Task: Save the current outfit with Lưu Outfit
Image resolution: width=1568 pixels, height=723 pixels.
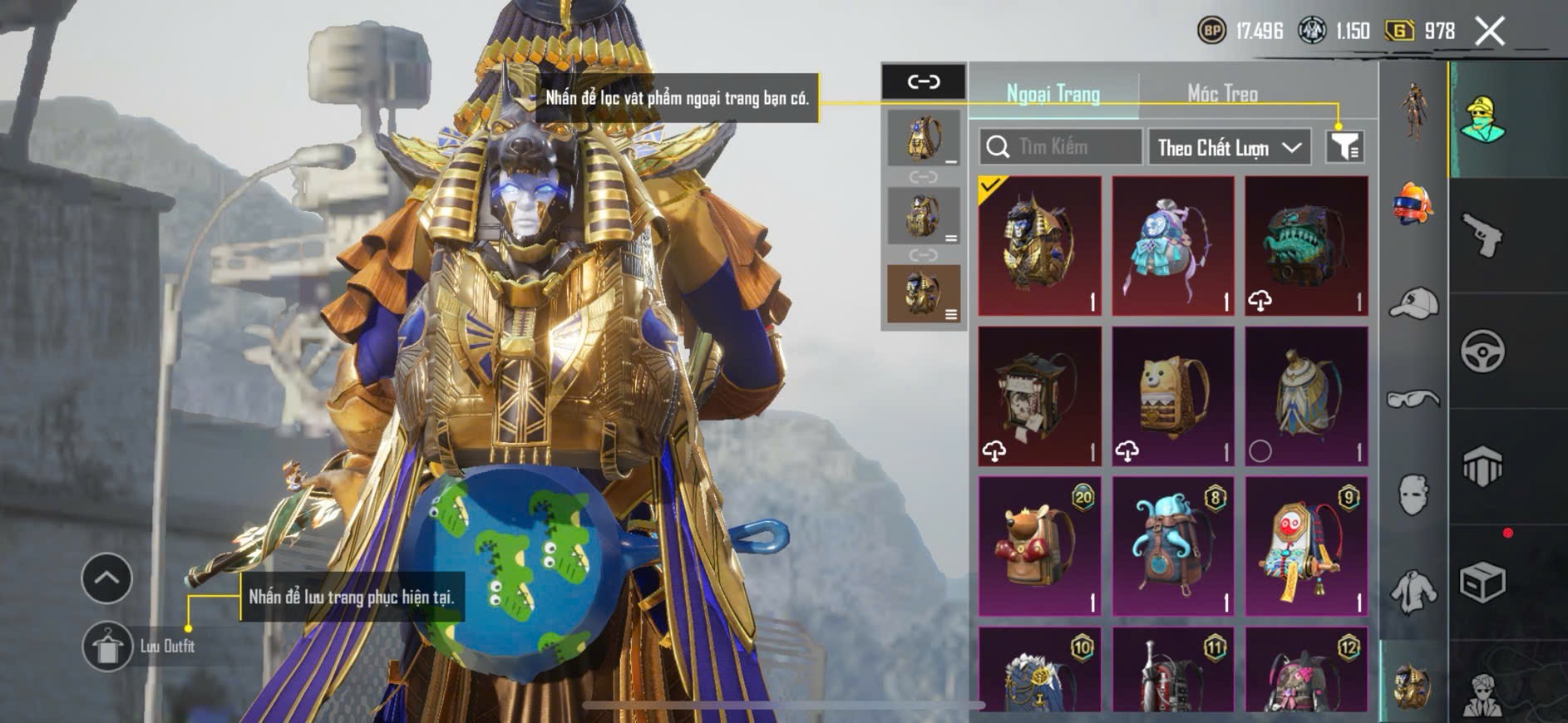Action: (x=108, y=646)
